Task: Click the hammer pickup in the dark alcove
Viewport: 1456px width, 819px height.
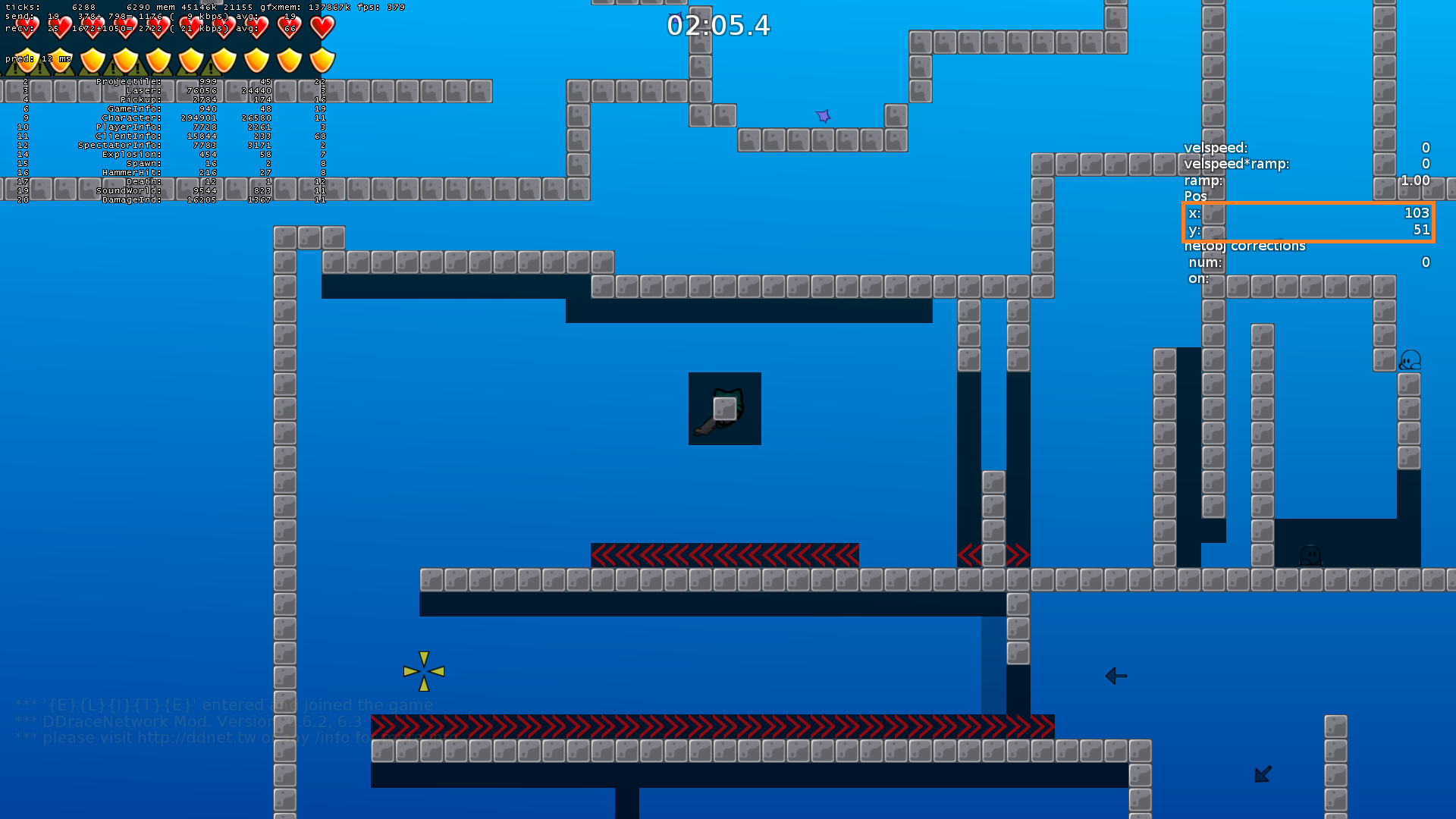Action: (724, 408)
